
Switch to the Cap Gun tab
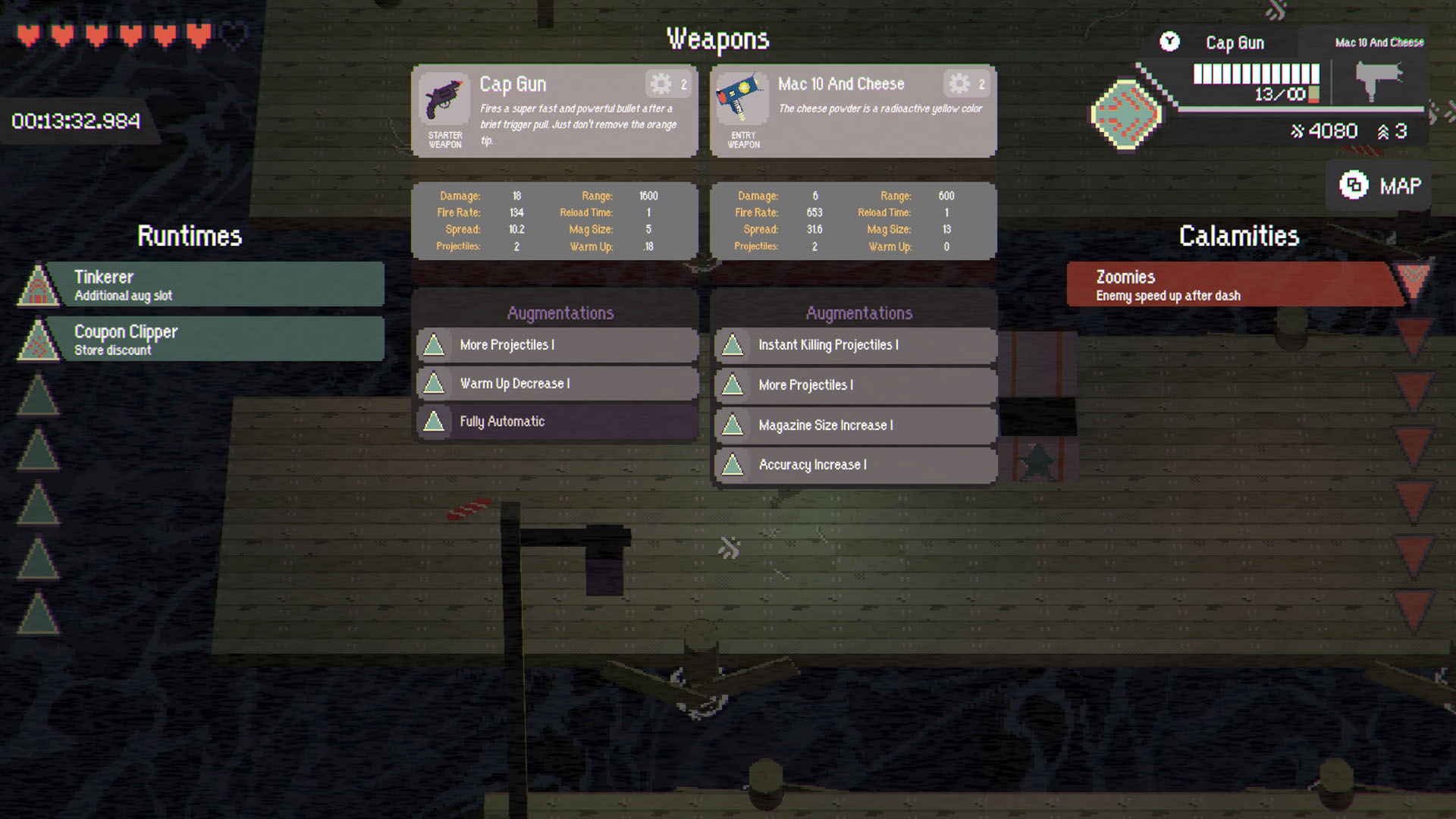pos(1235,42)
